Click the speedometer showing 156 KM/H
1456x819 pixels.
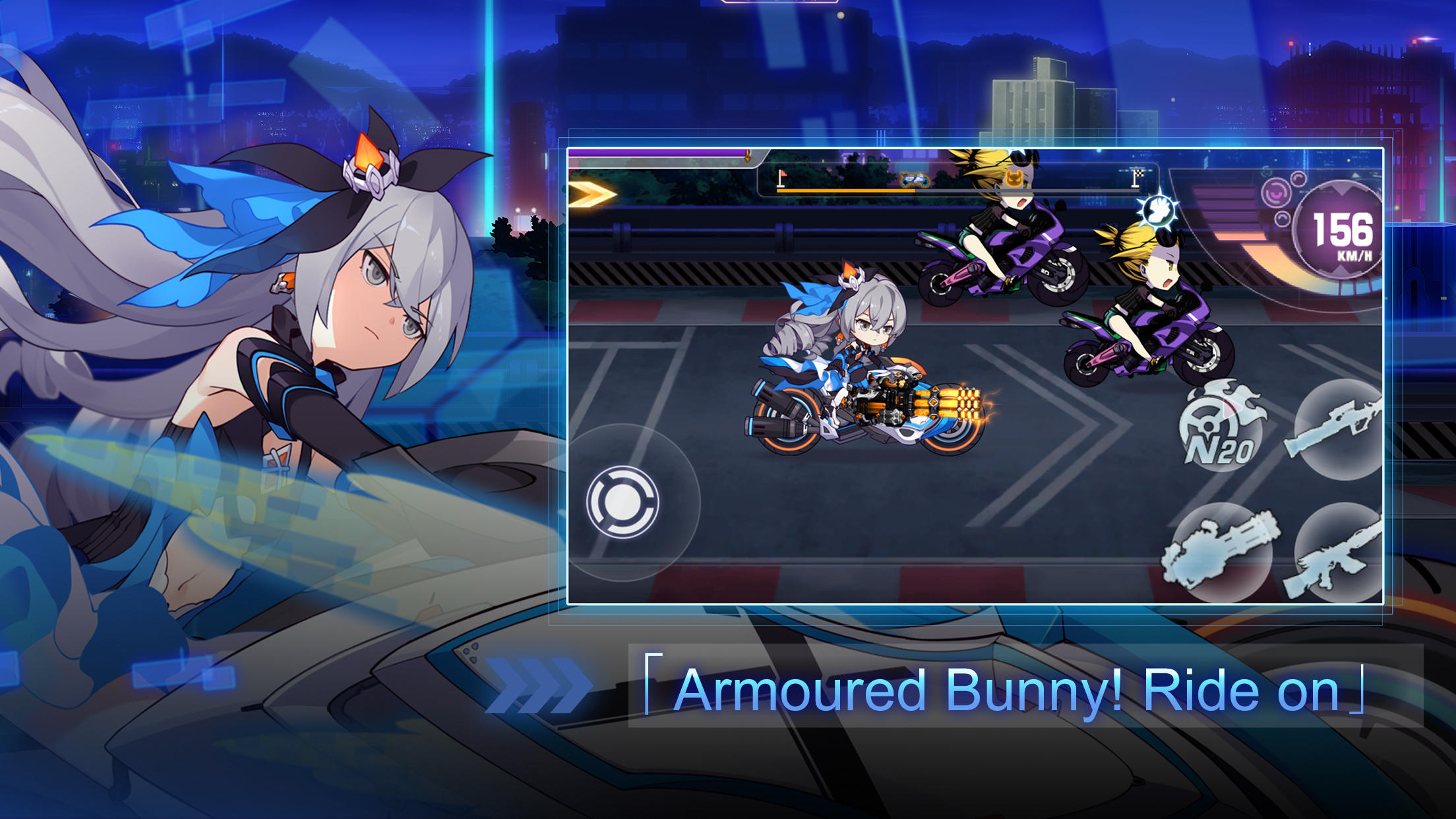1337,232
